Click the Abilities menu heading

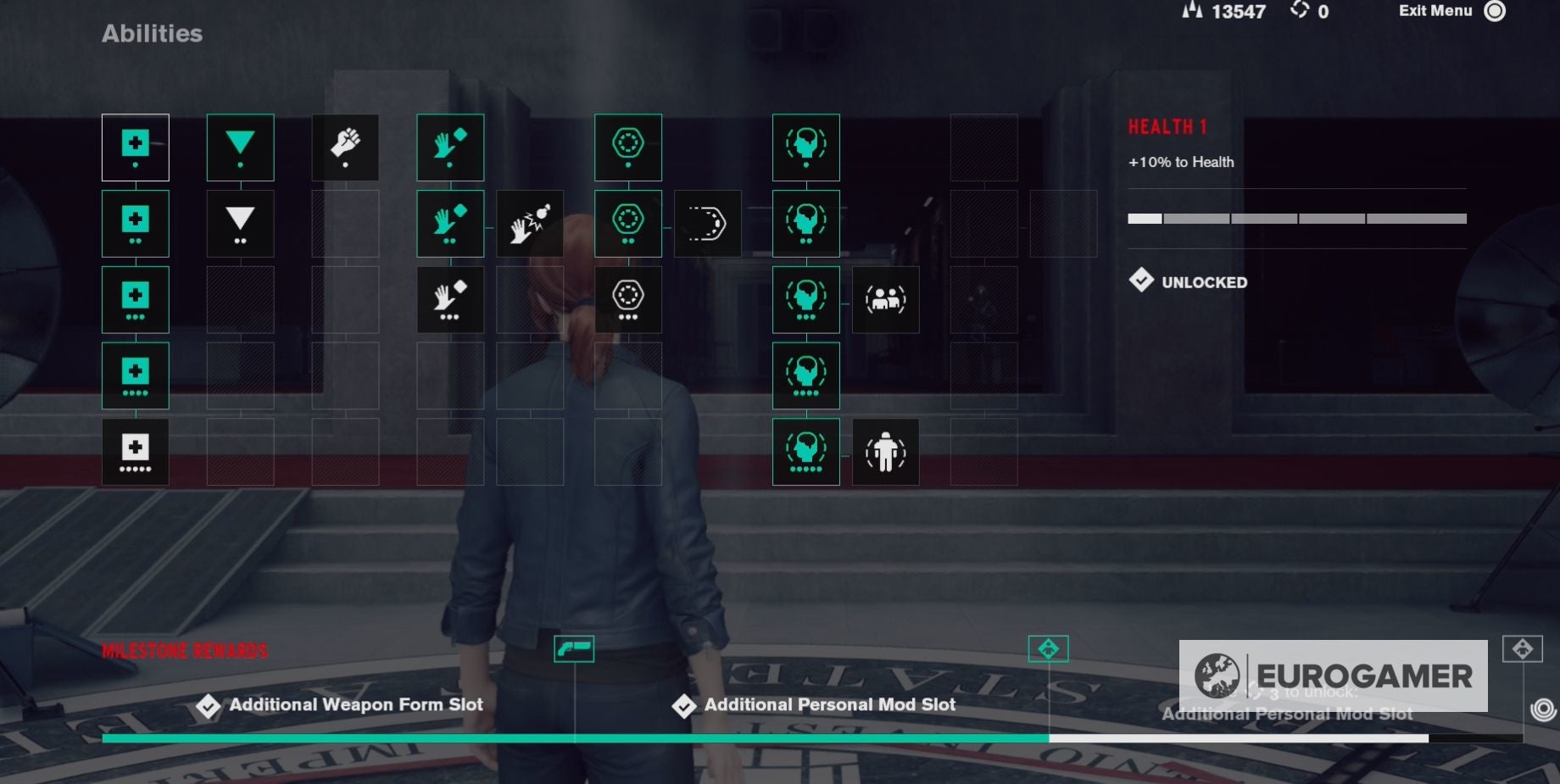[152, 34]
